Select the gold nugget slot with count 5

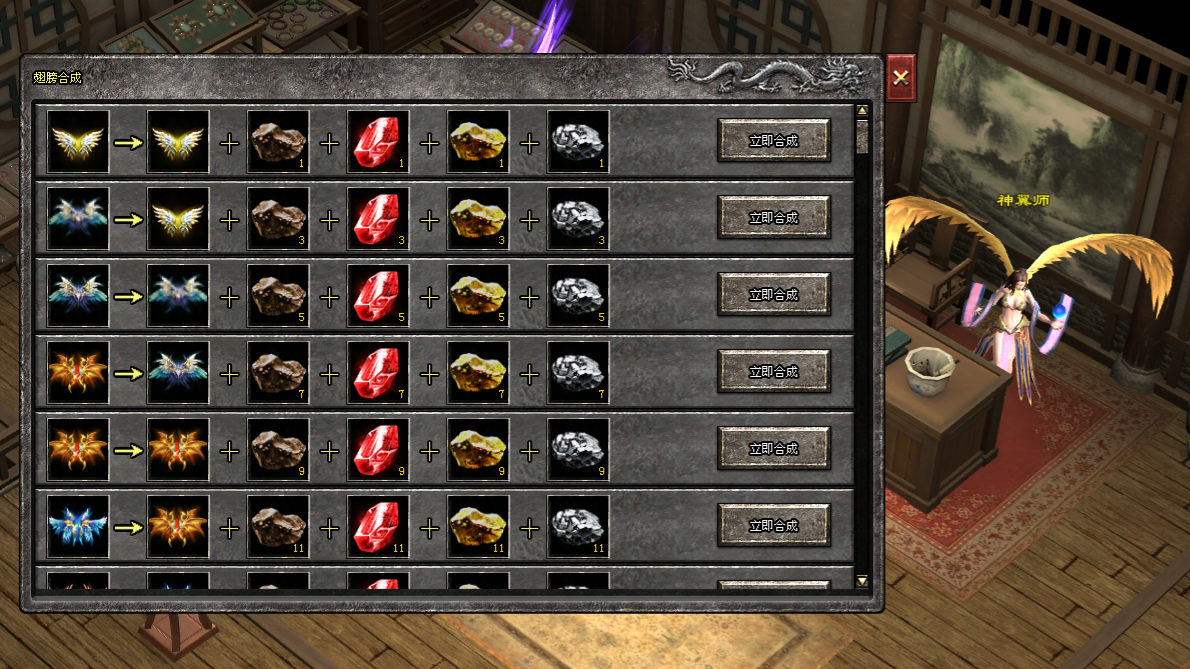478,296
